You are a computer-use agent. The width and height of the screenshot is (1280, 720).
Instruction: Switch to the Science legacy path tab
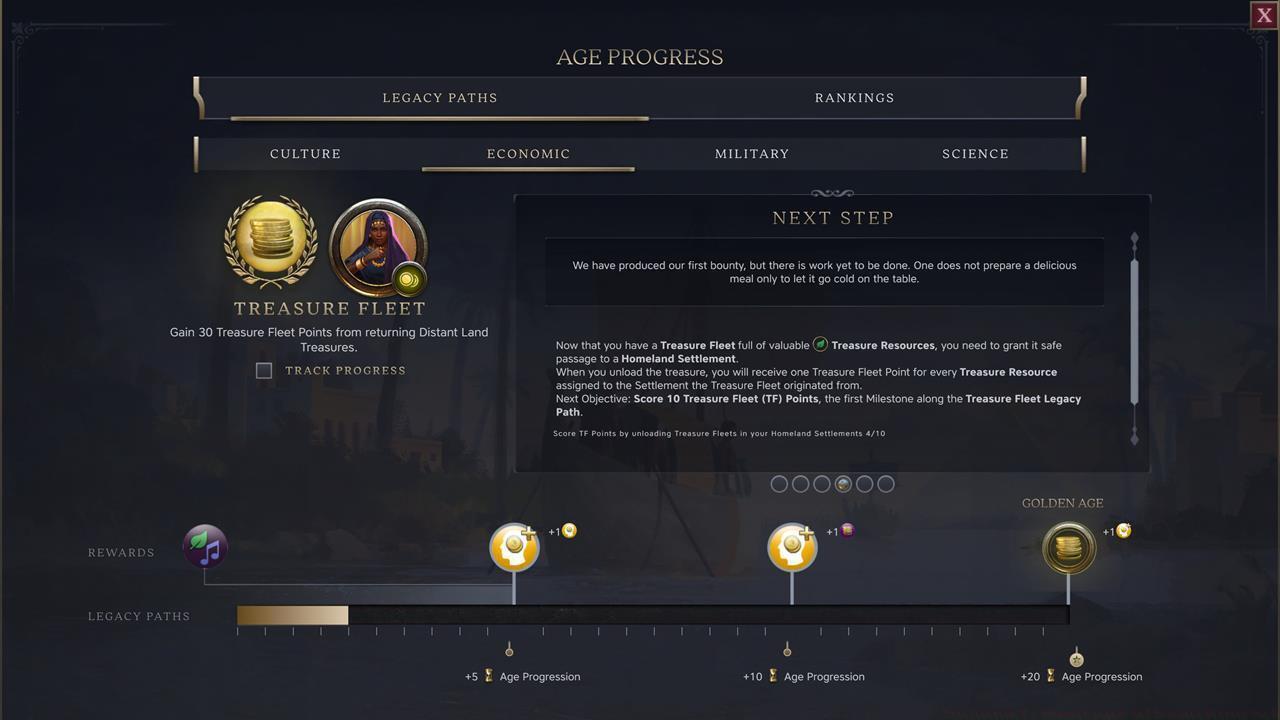tap(975, 154)
